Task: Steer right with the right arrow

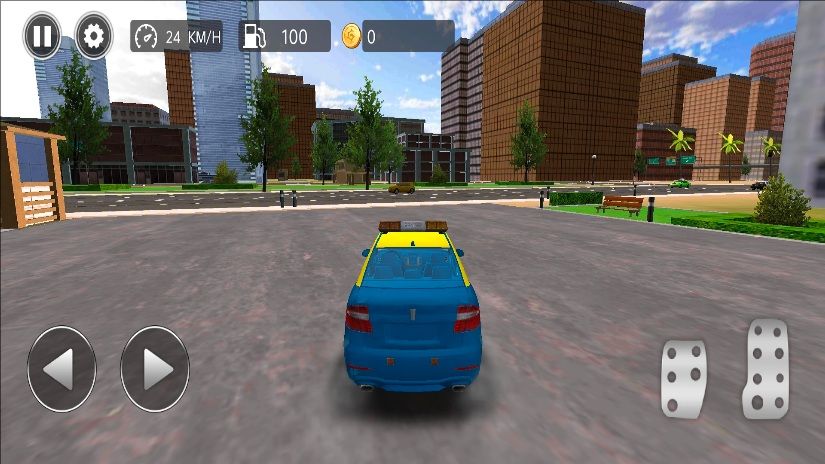Action: [x=155, y=369]
